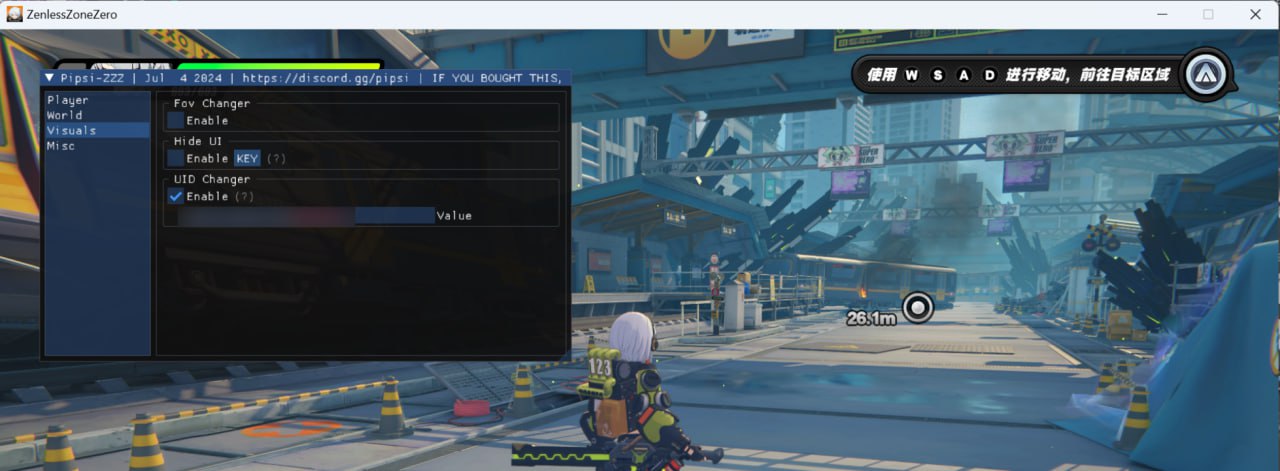
Task: Collapse the Pipsi-ZZZ window with the arrow
Action: 50,77
